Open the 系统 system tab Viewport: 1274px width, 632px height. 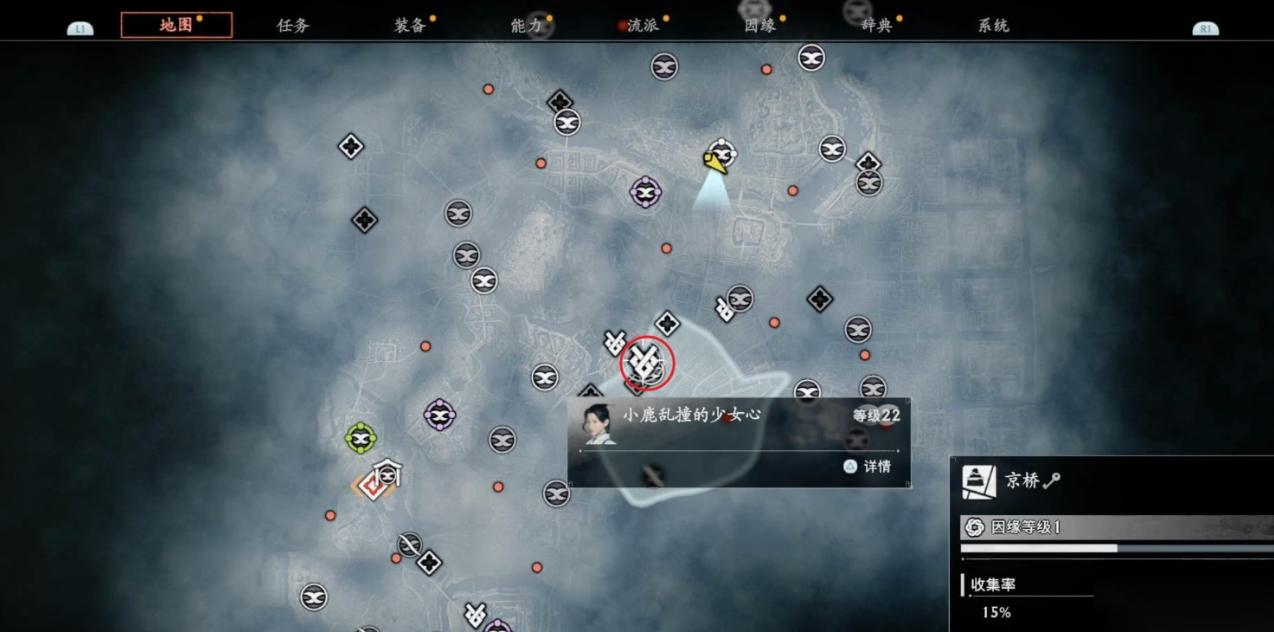tap(993, 25)
